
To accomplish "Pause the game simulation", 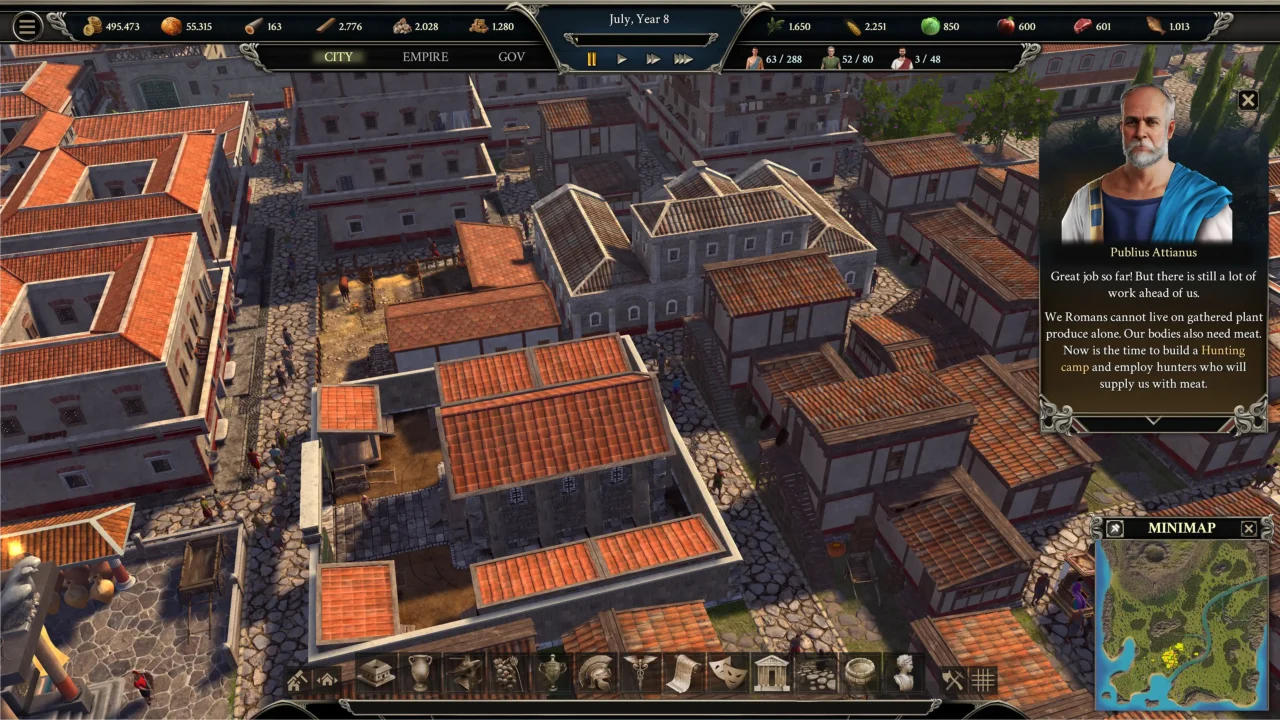I will pyautogui.click(x=591, y=59).
